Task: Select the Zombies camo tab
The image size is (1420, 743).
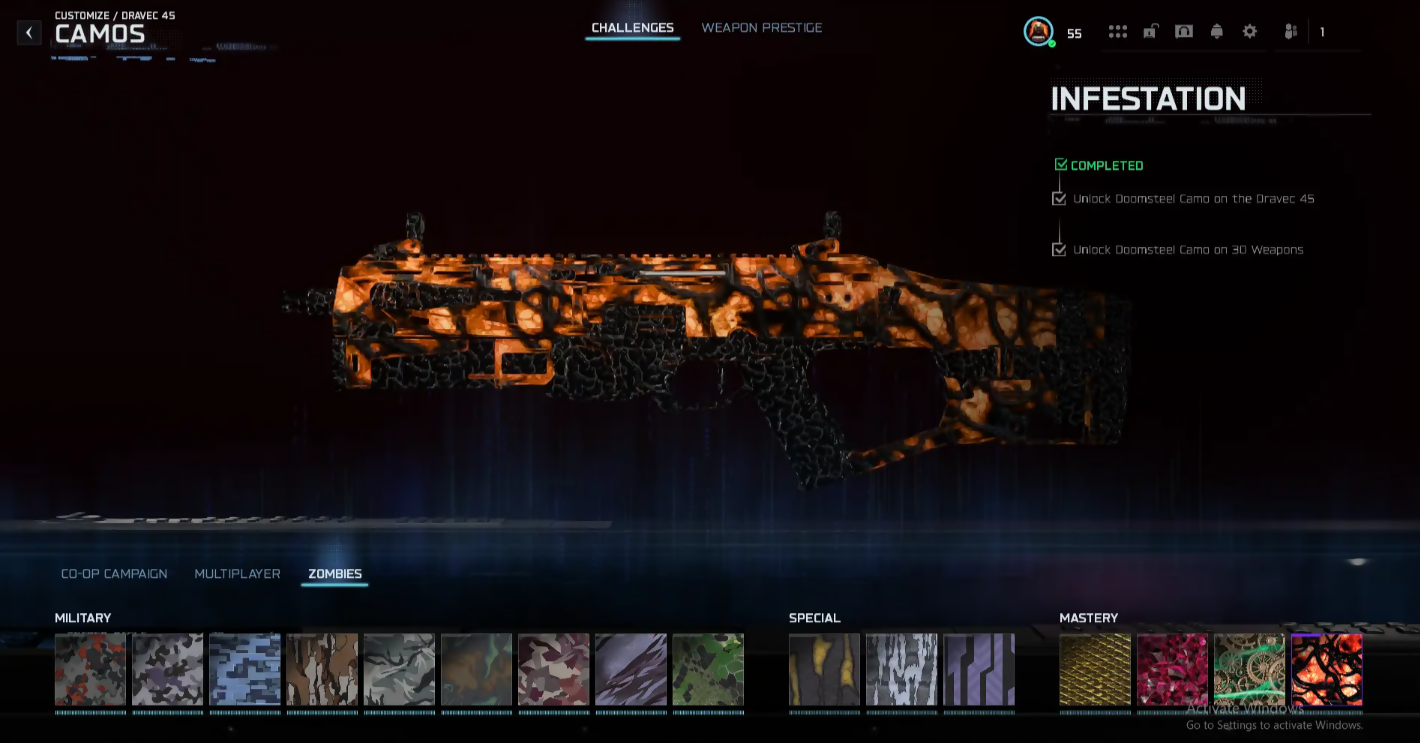Action: point(335,574)
